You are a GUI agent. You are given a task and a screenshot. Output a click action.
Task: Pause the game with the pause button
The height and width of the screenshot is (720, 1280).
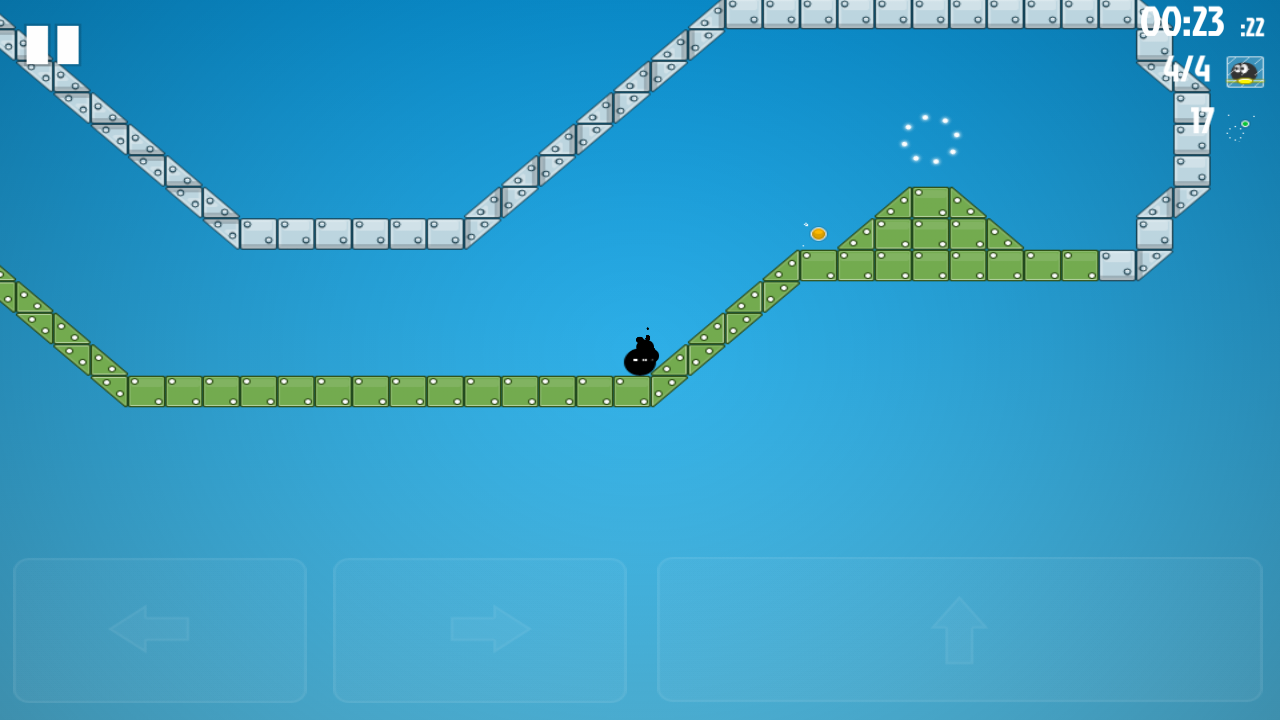(52, 45)
